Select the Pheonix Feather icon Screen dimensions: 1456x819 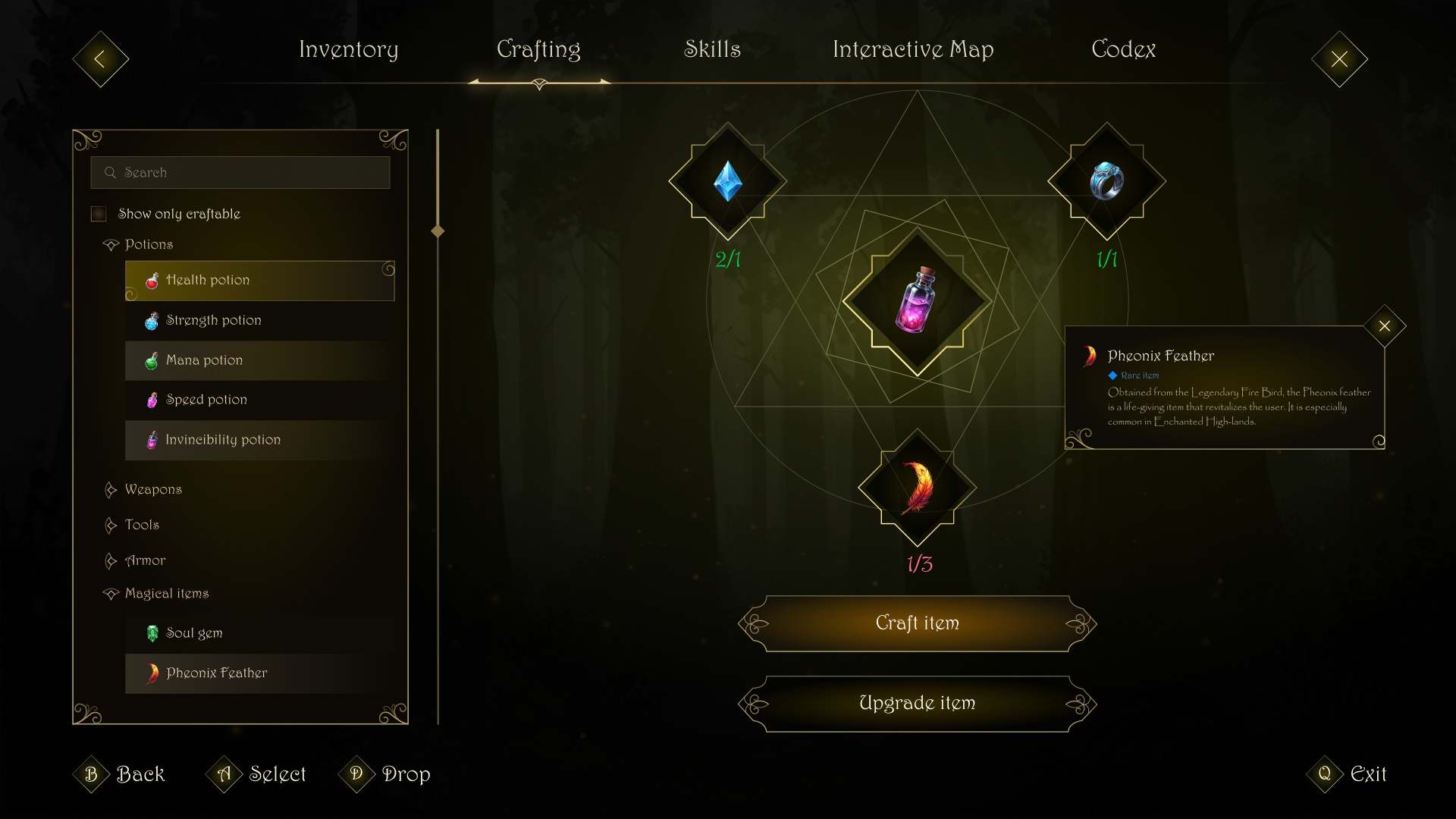152,673
